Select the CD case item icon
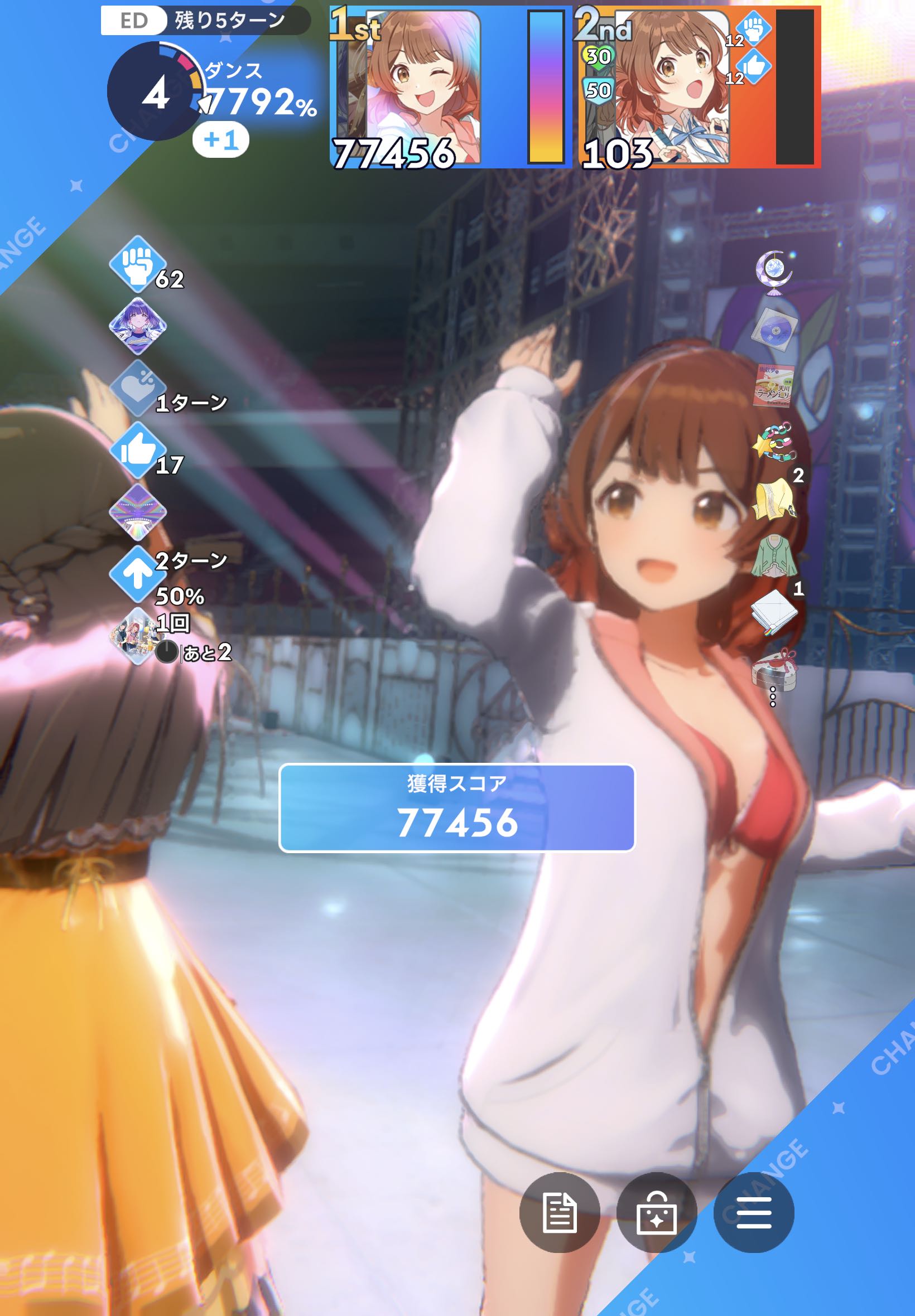This screenshot has width=915, height=1316. coord(773,328)
